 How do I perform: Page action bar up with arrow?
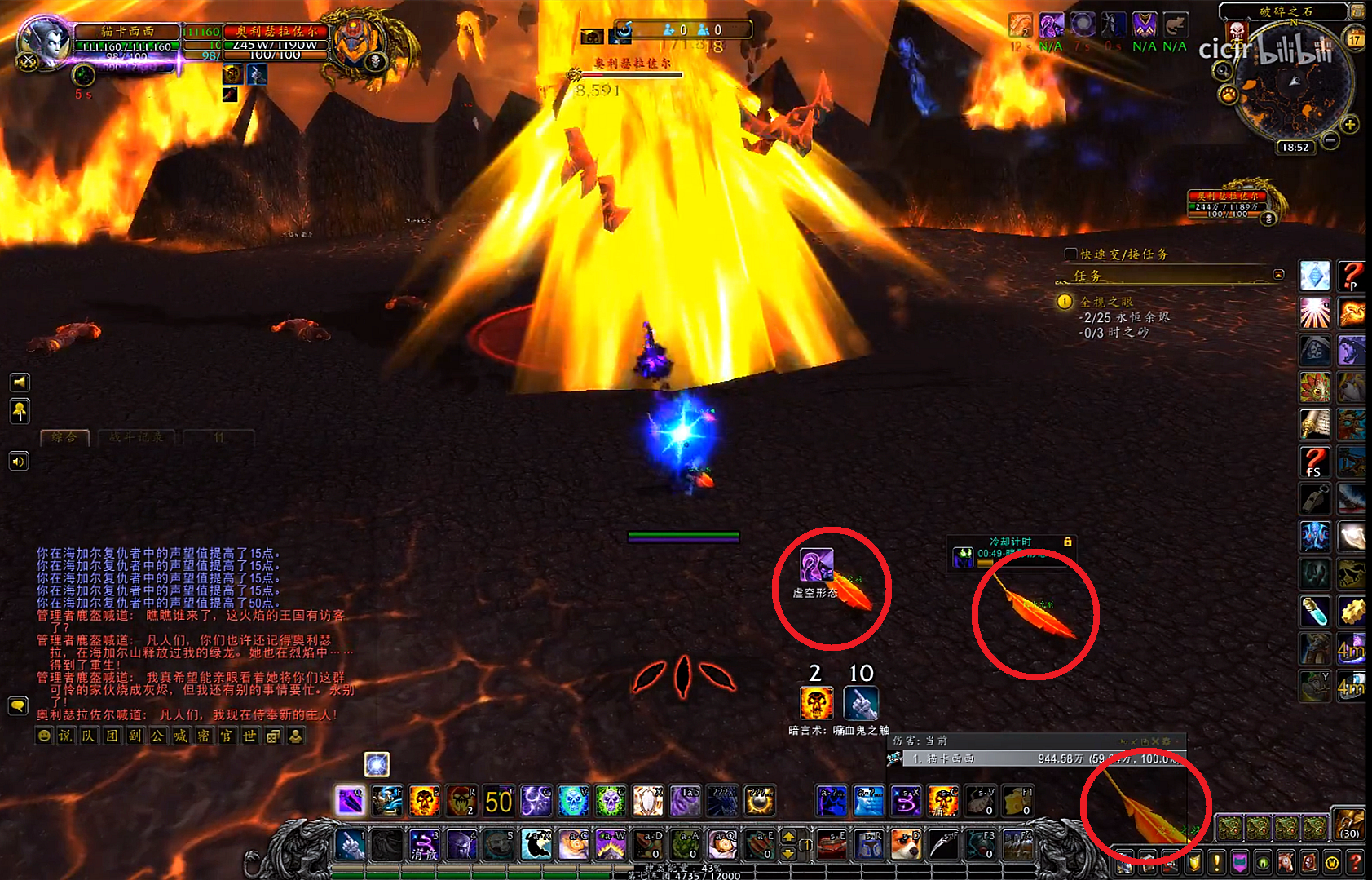point(788,837)
